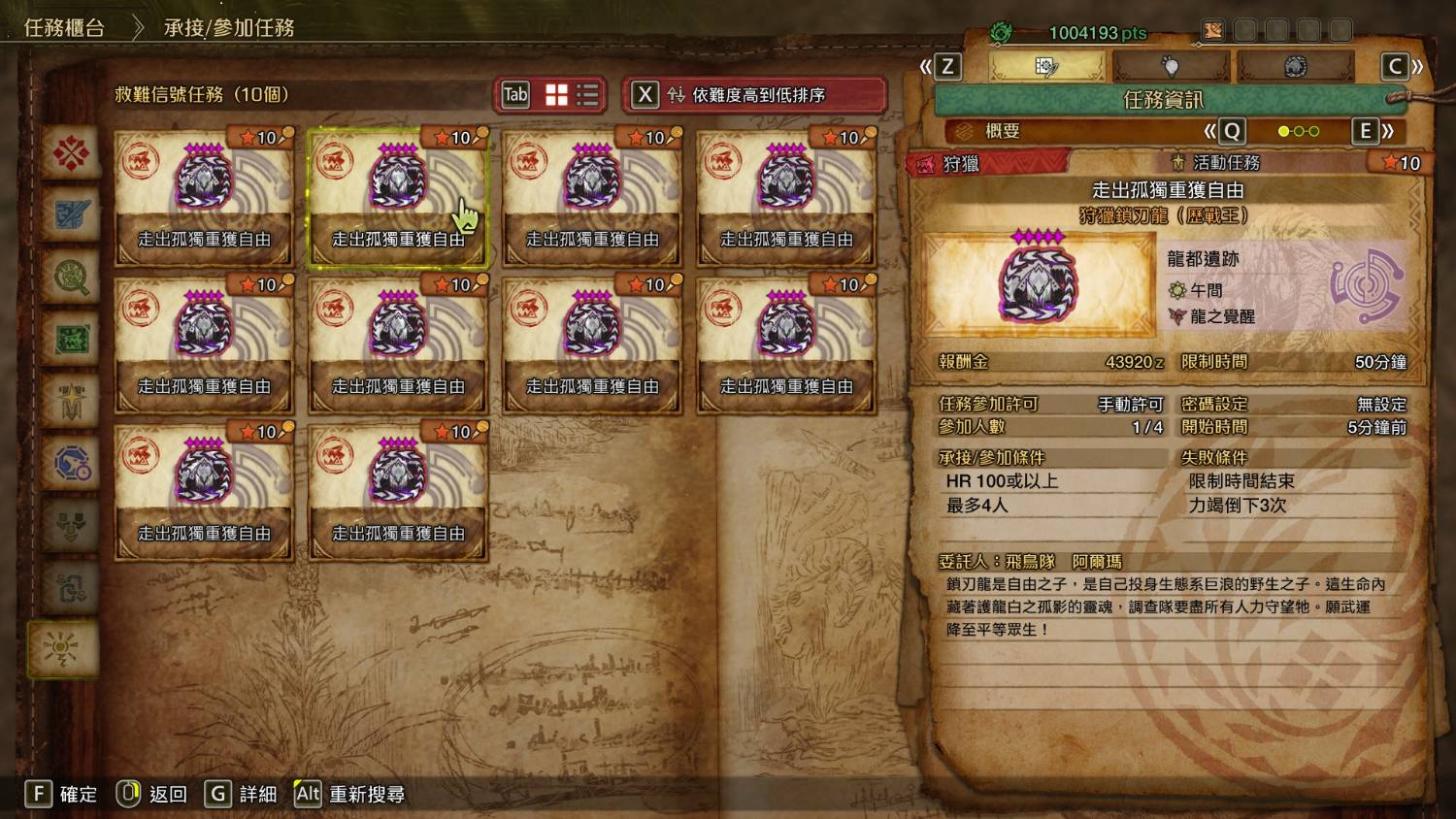Open the magnifying glass quest category
This screenshot has height=819, width=1456.
pos(71,278)
